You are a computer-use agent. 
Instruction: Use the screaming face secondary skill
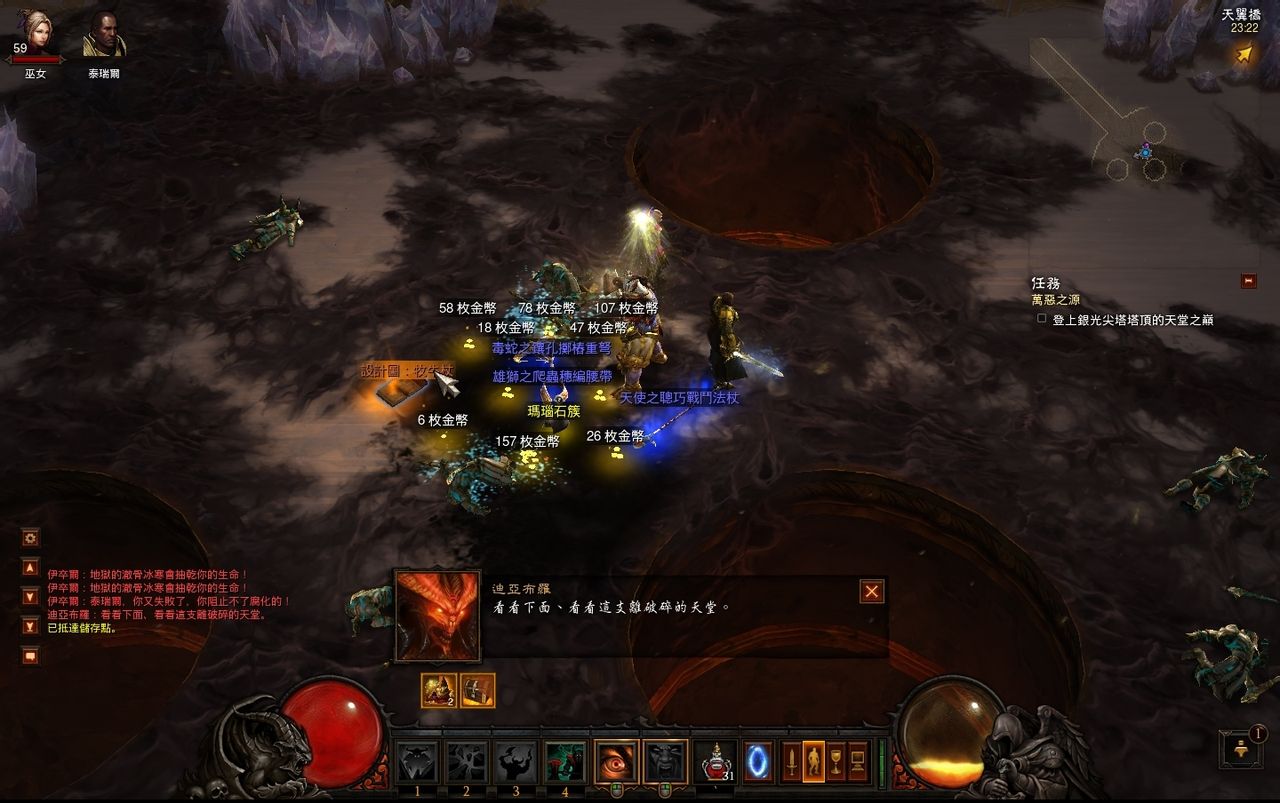pyautogui.click(x=665, y=762)
